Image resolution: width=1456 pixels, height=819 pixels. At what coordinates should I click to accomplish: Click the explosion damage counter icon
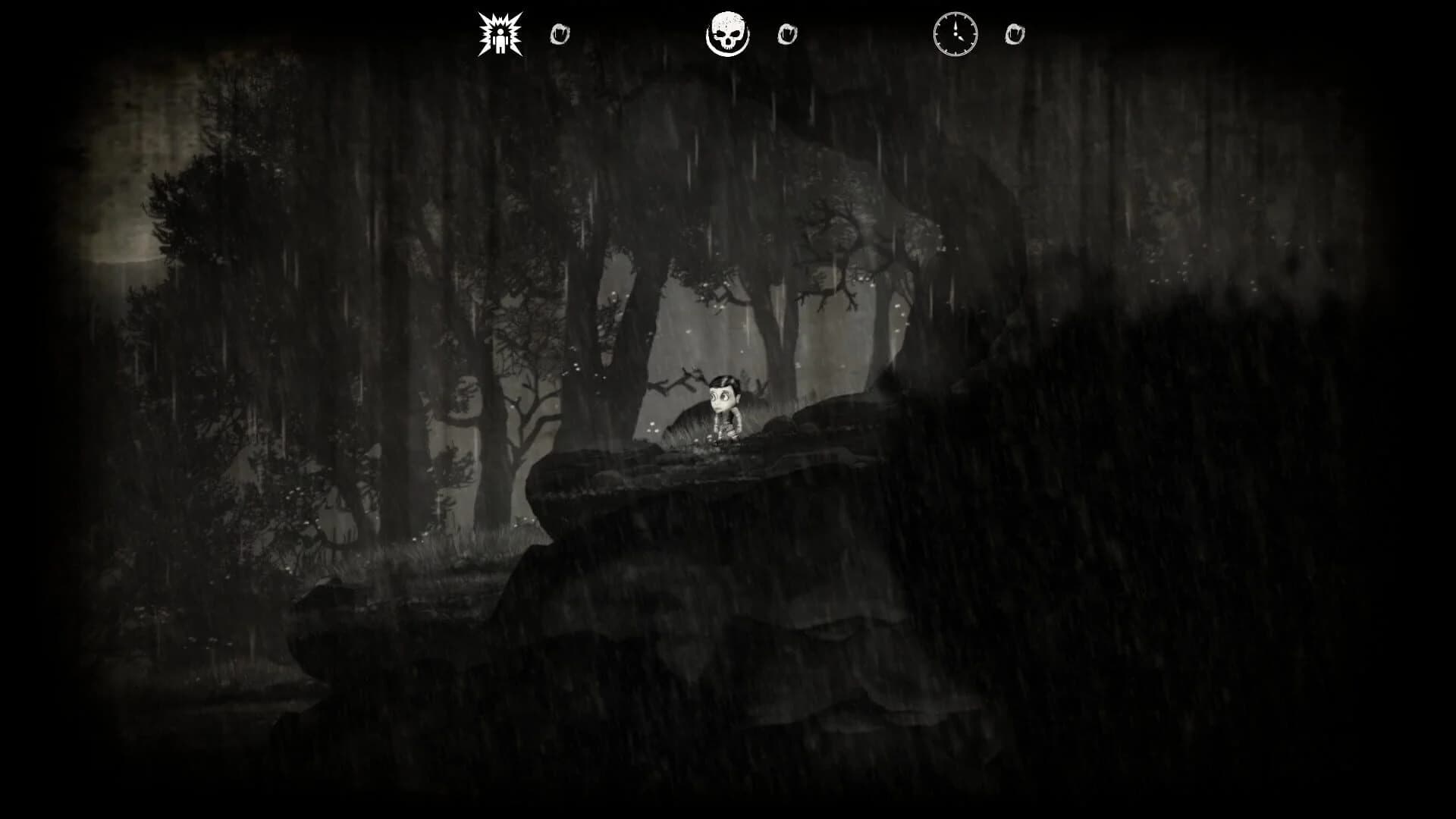tap(500, 33)
